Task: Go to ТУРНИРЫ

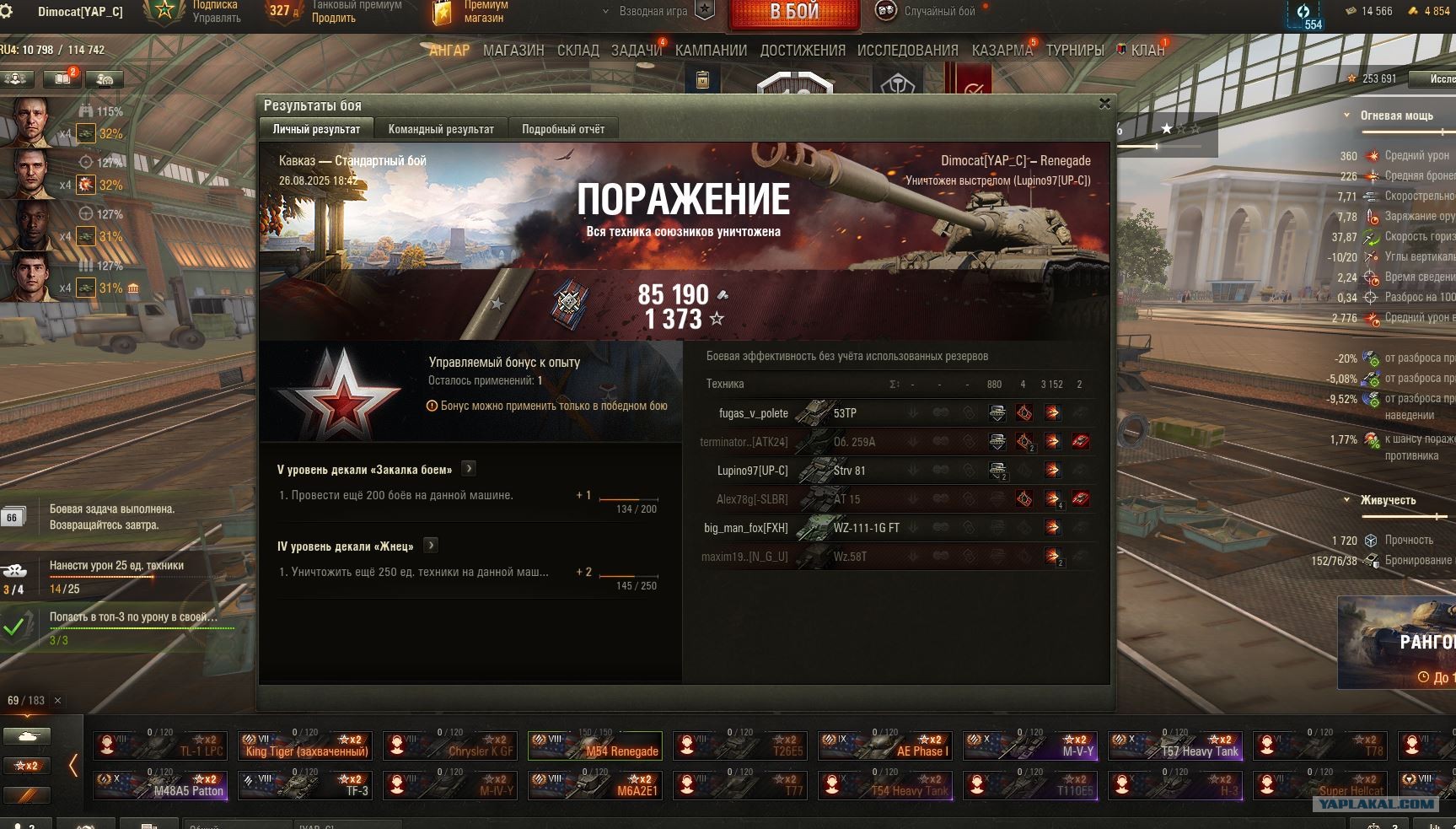Action: [1075, 51]
